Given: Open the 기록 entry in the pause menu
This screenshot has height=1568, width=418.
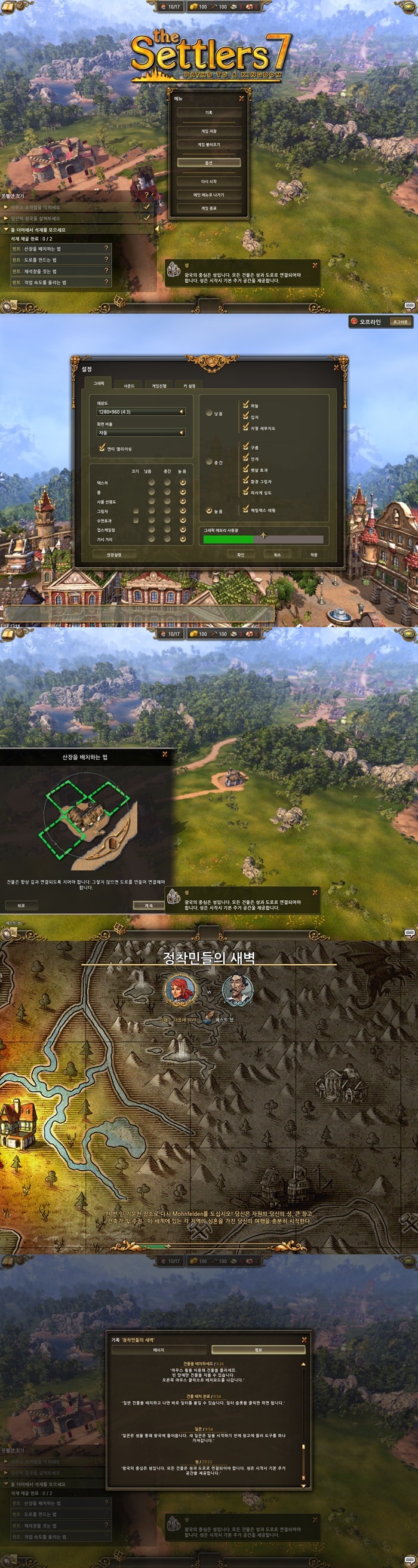Looking at the screenshot, I should point(208,113).
